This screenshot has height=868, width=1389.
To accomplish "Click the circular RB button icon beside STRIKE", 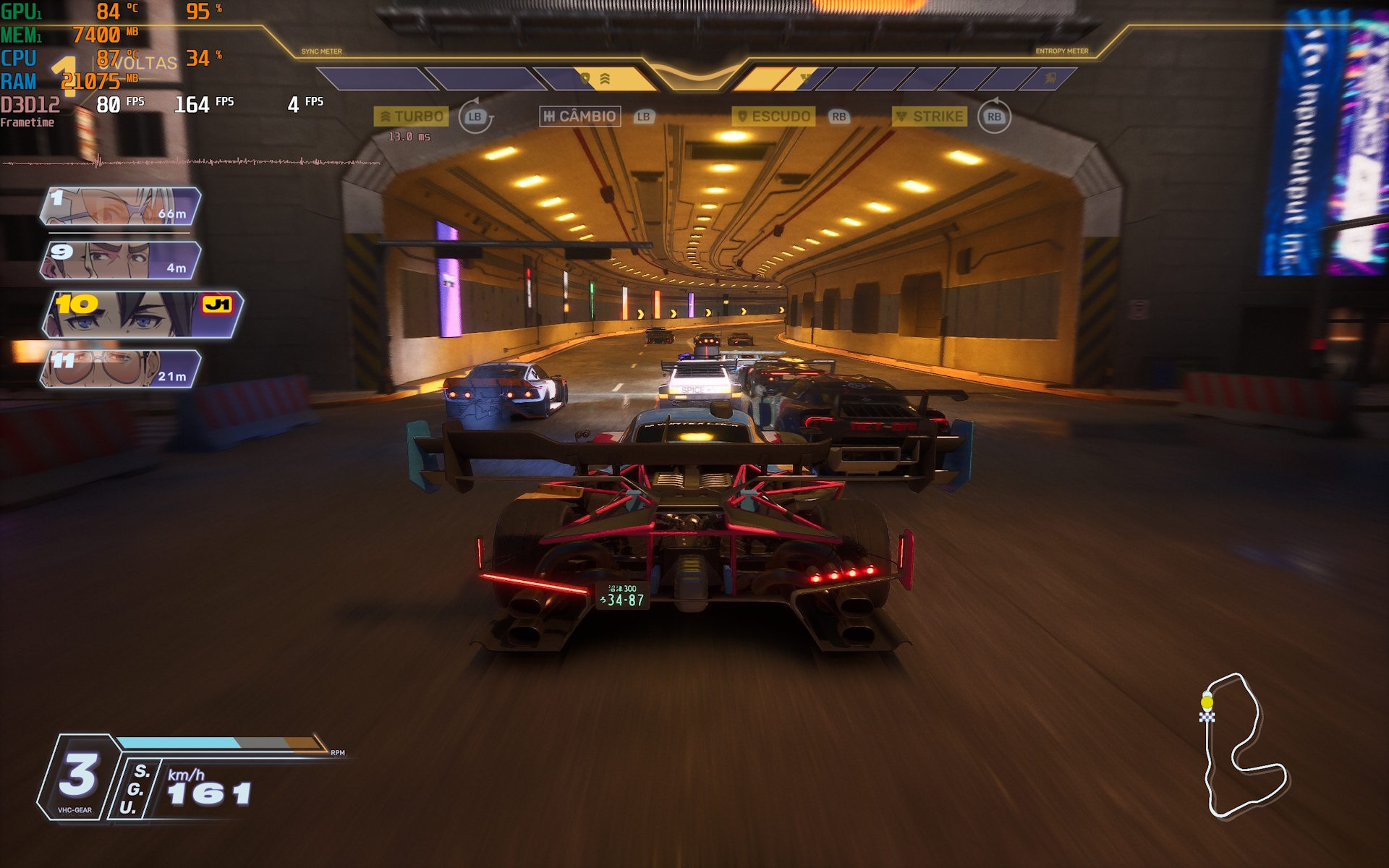I will 994,117.
